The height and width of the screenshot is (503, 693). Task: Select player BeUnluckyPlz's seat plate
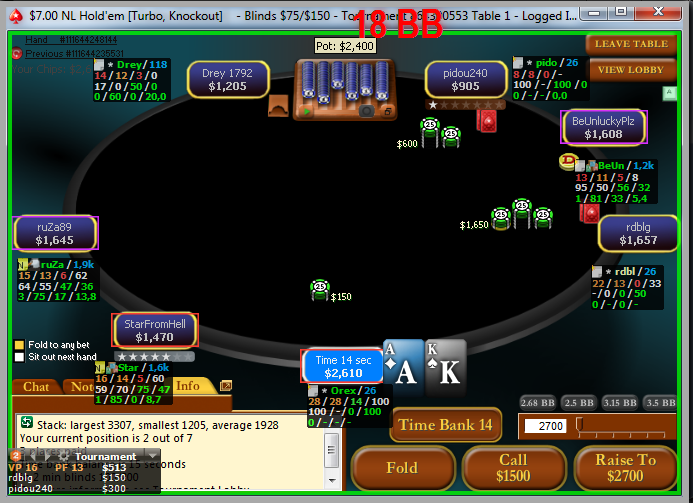tap(605, 127)
